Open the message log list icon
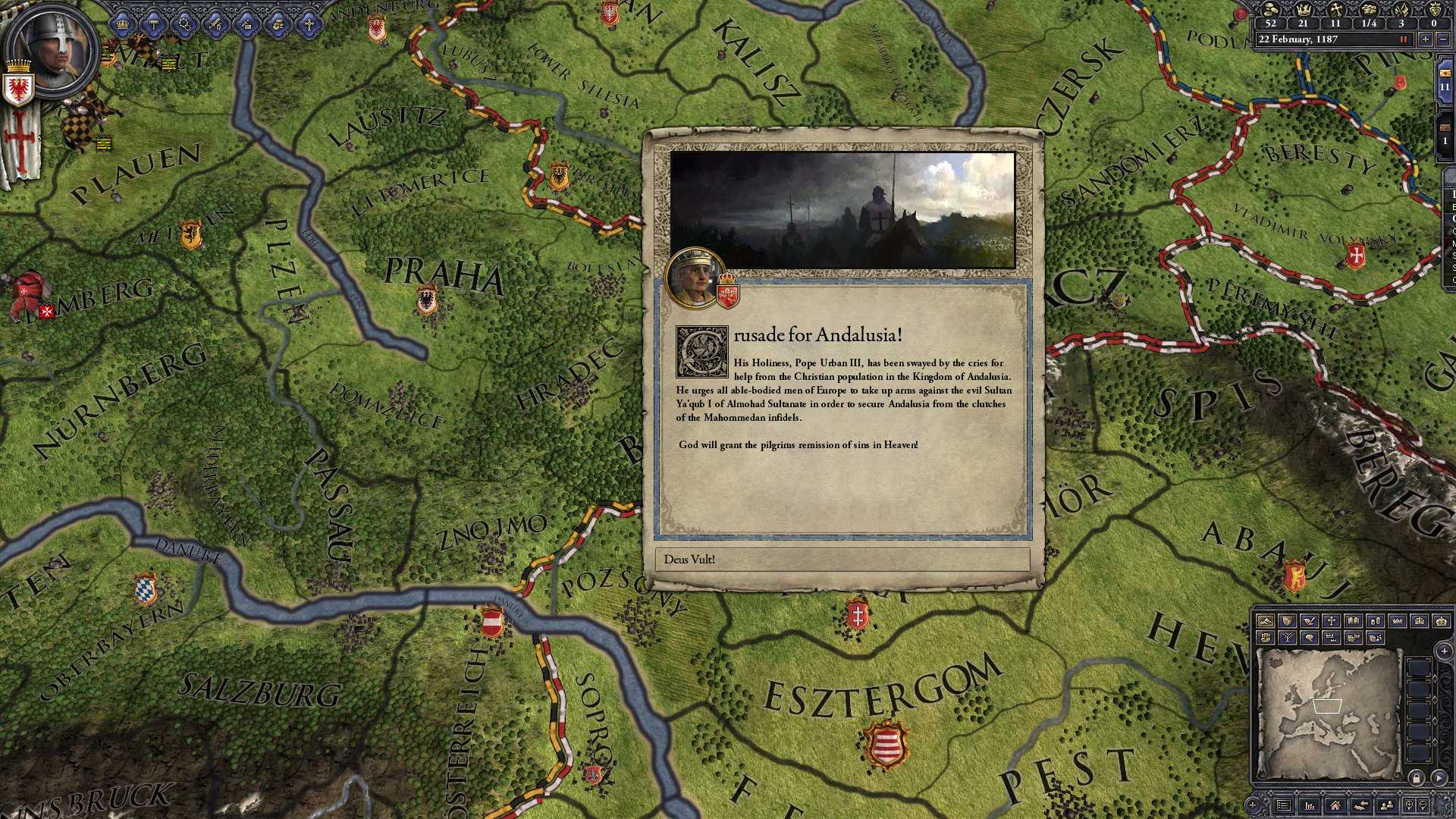The image size is (1456, 819). [x=1283, y=805]
